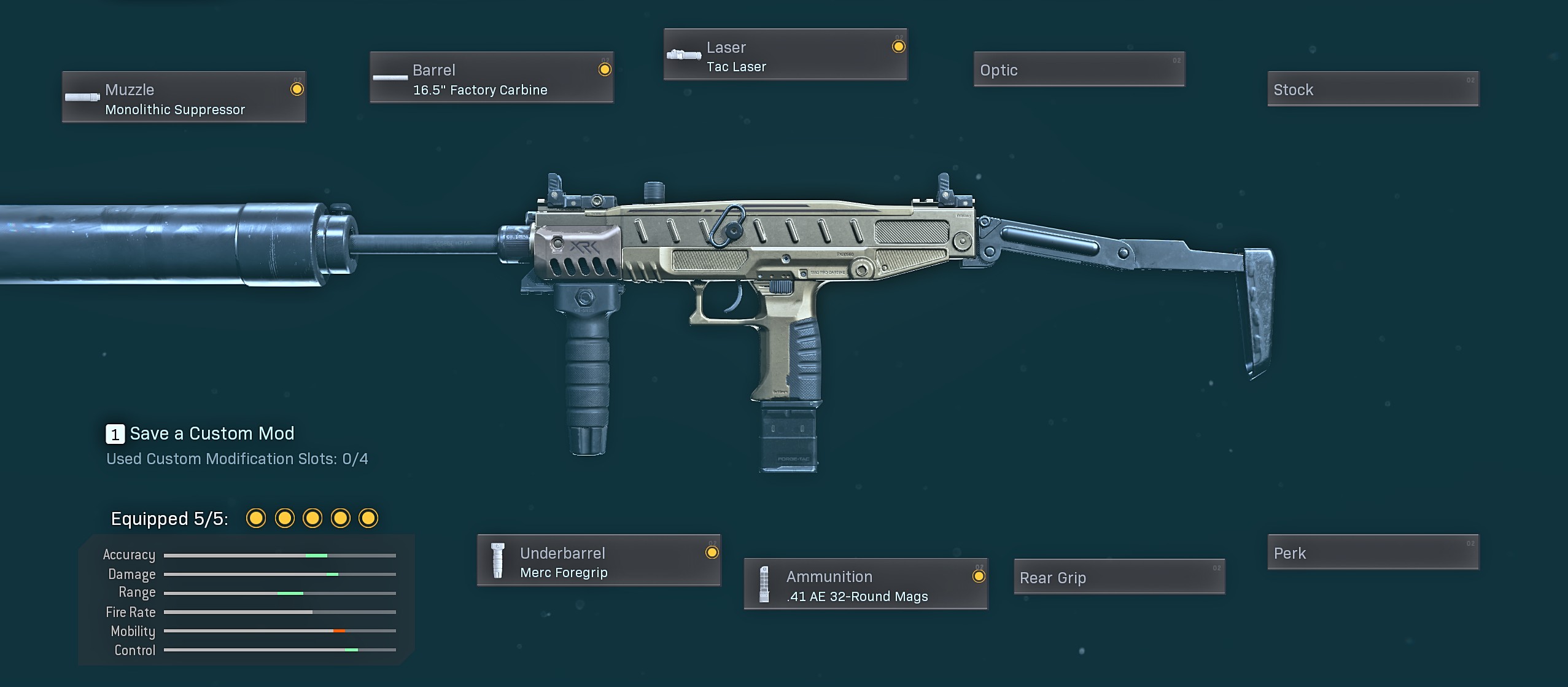Open the empty Stock slot
This screenshot has width=1568, height=687.
point(1373,90)
